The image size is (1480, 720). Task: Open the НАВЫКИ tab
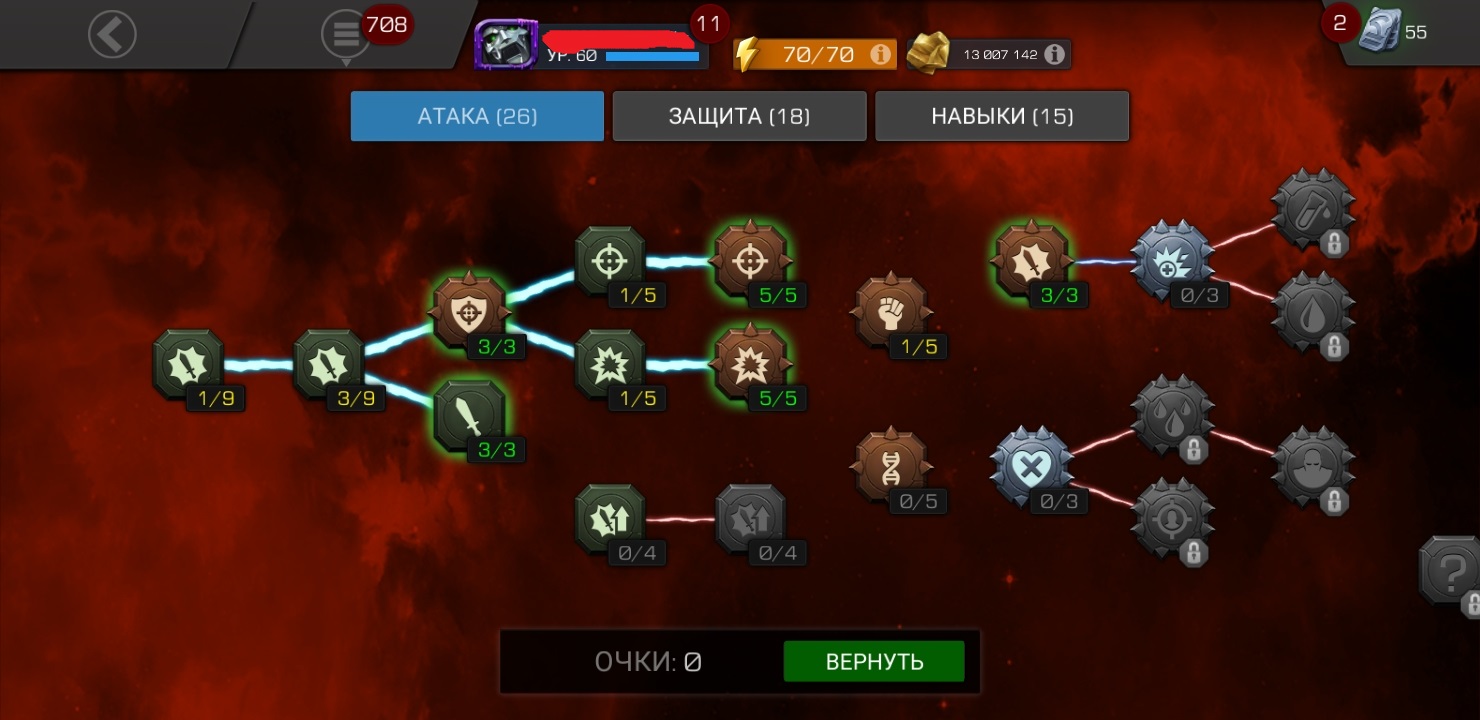(1002, 116)
